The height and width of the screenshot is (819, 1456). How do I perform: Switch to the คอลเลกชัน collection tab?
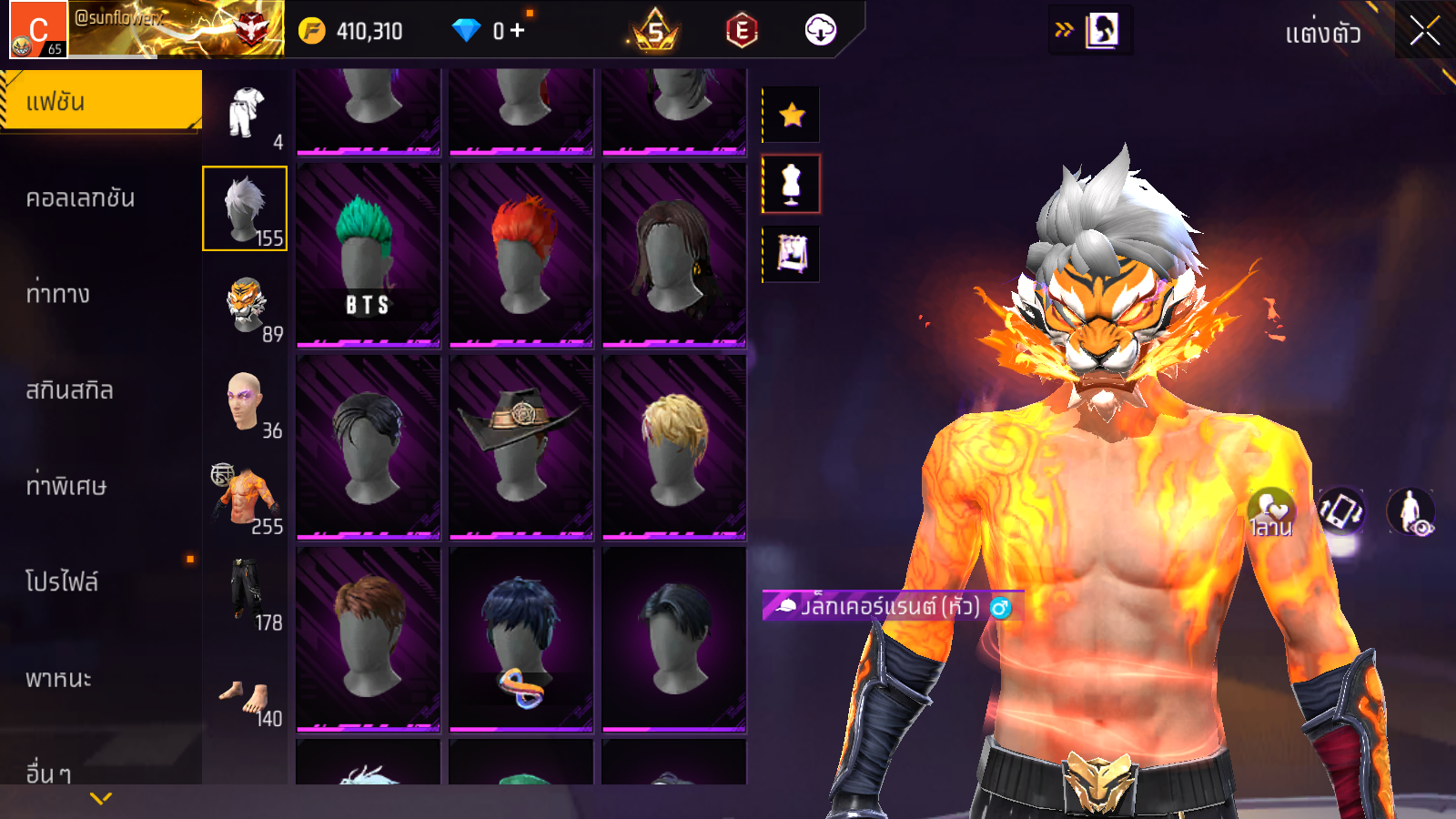click(82, 198)
